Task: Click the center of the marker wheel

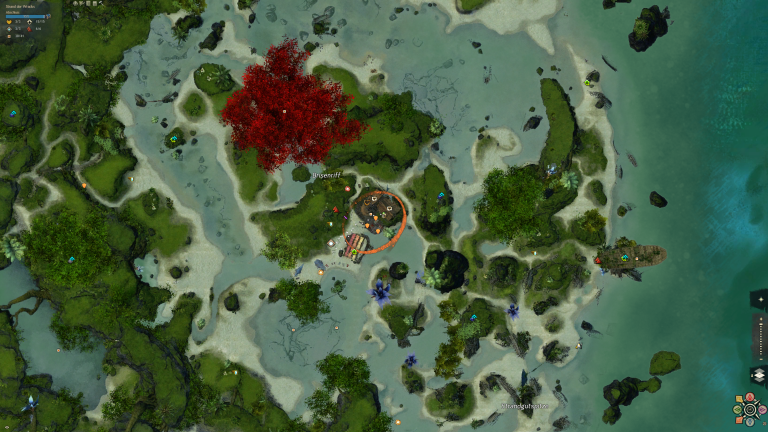Action: tap(749, 409)
